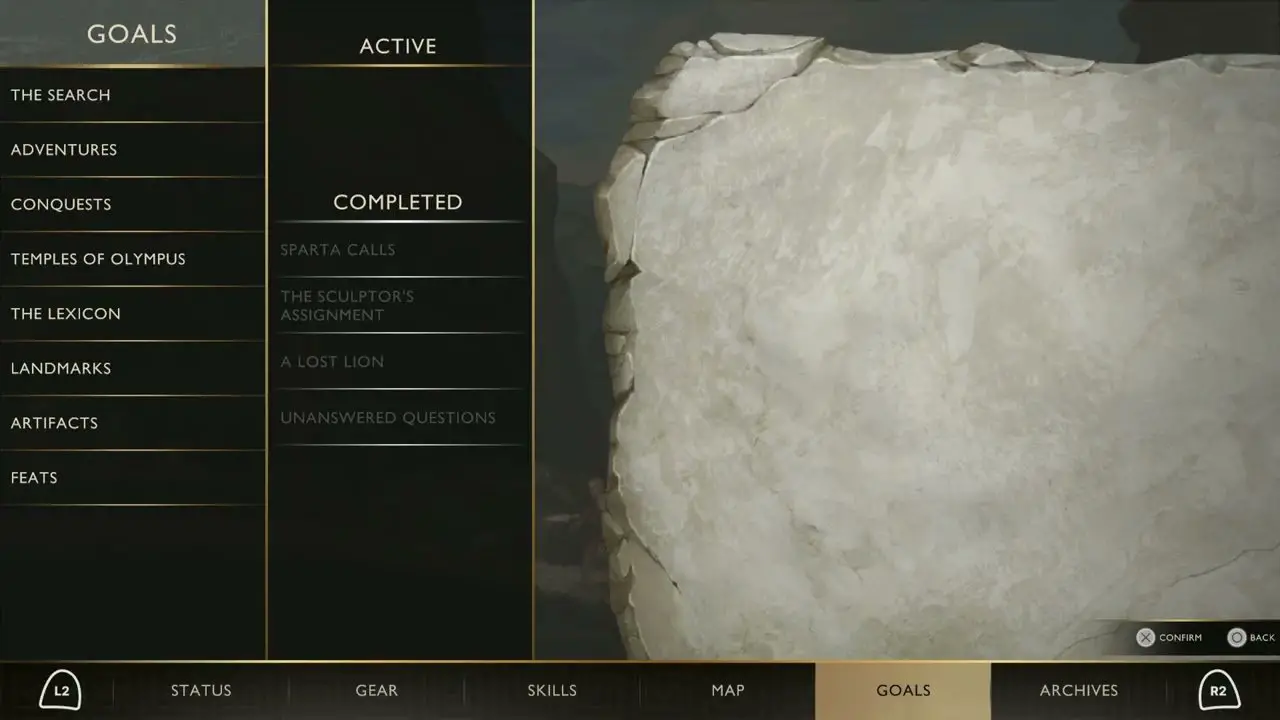View the completed Sparta Calls quest
This screenshot has height=720, width=1280.
click(338, 250)
